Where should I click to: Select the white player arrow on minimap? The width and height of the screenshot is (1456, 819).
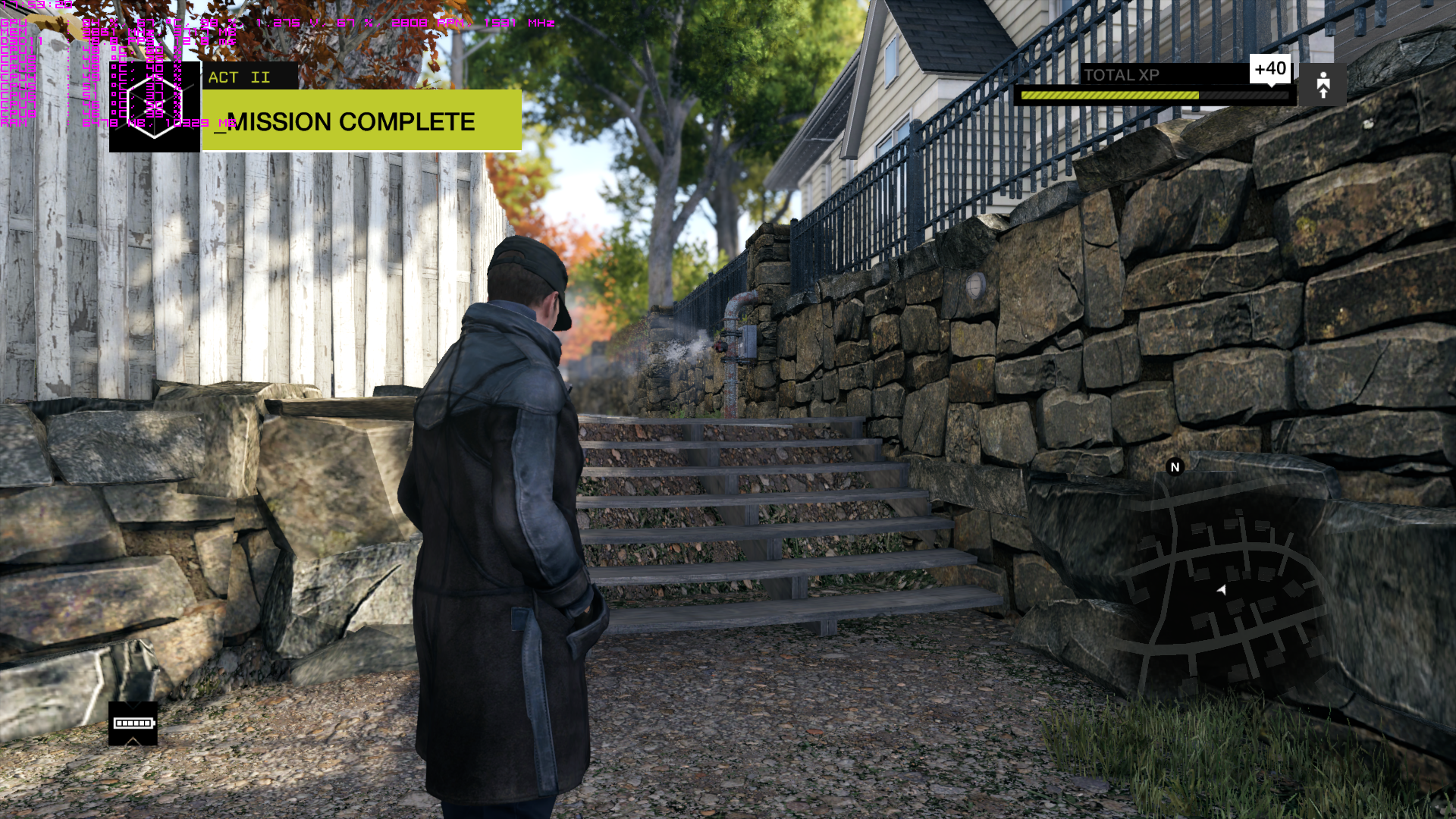[x=1222, y=589]
